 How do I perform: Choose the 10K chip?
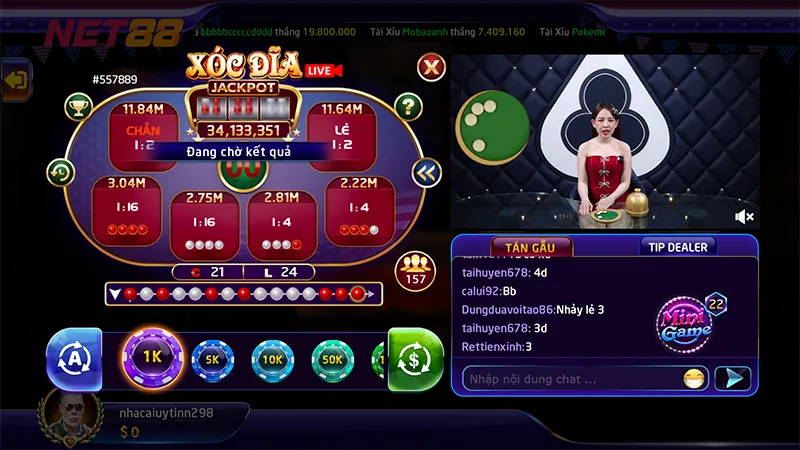click(272, 358)
